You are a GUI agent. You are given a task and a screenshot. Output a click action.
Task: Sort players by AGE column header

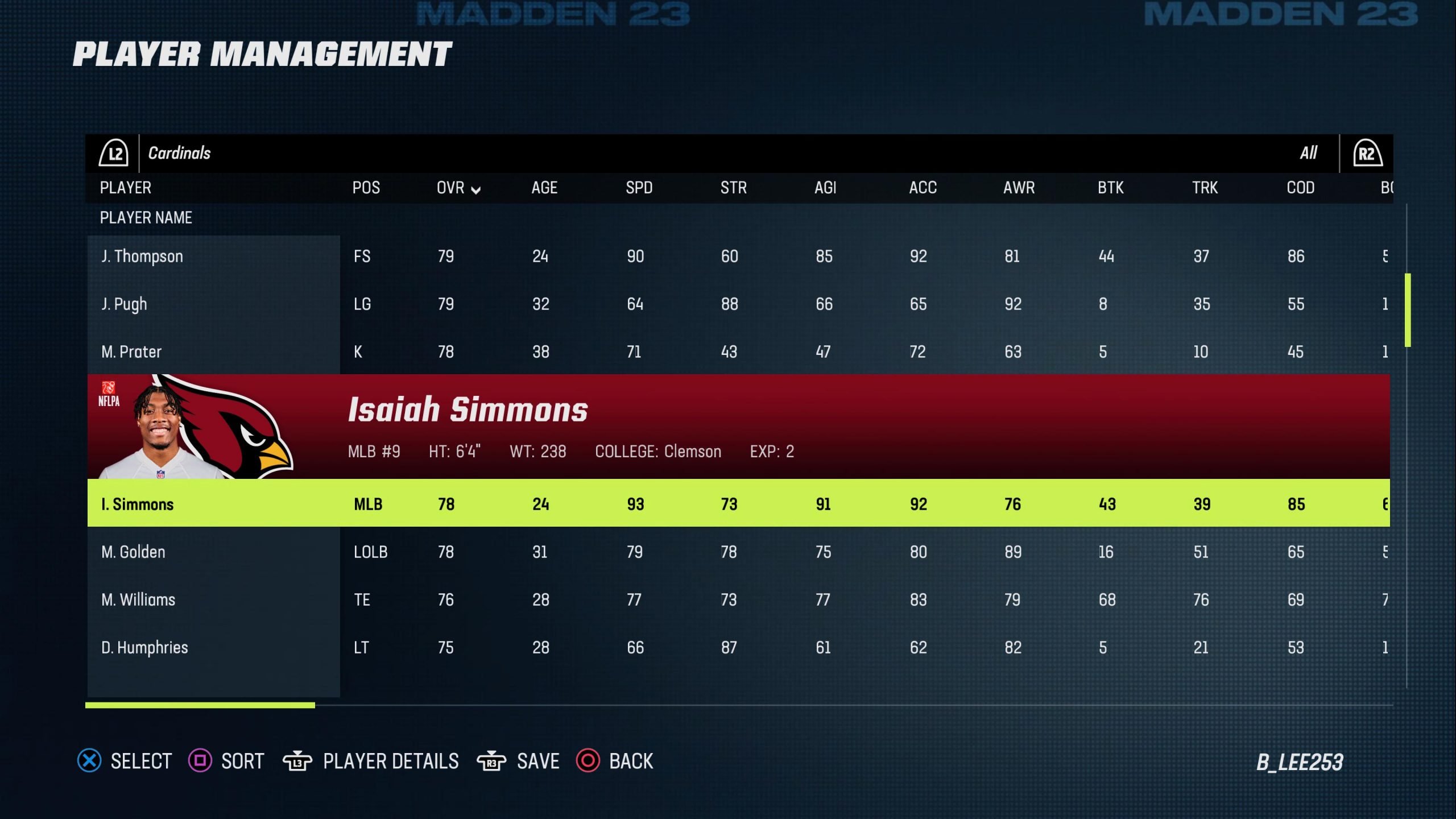[544, 188]
